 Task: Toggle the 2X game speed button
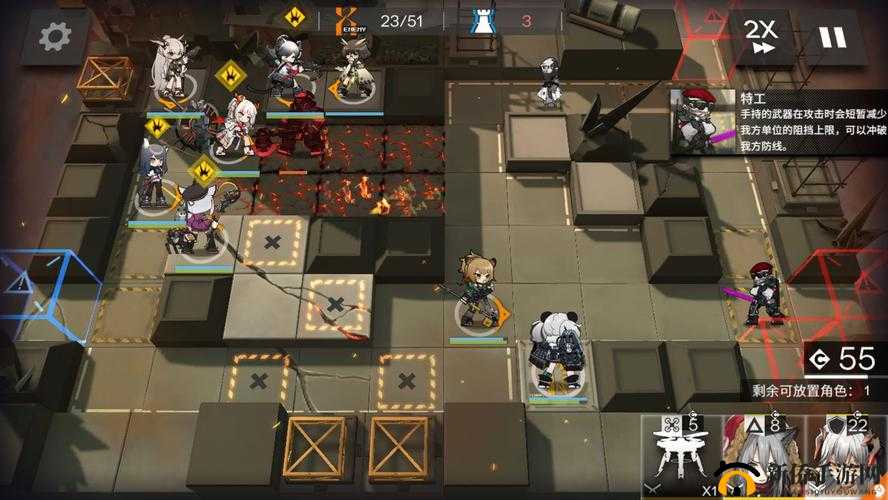(x=761, y=37)
